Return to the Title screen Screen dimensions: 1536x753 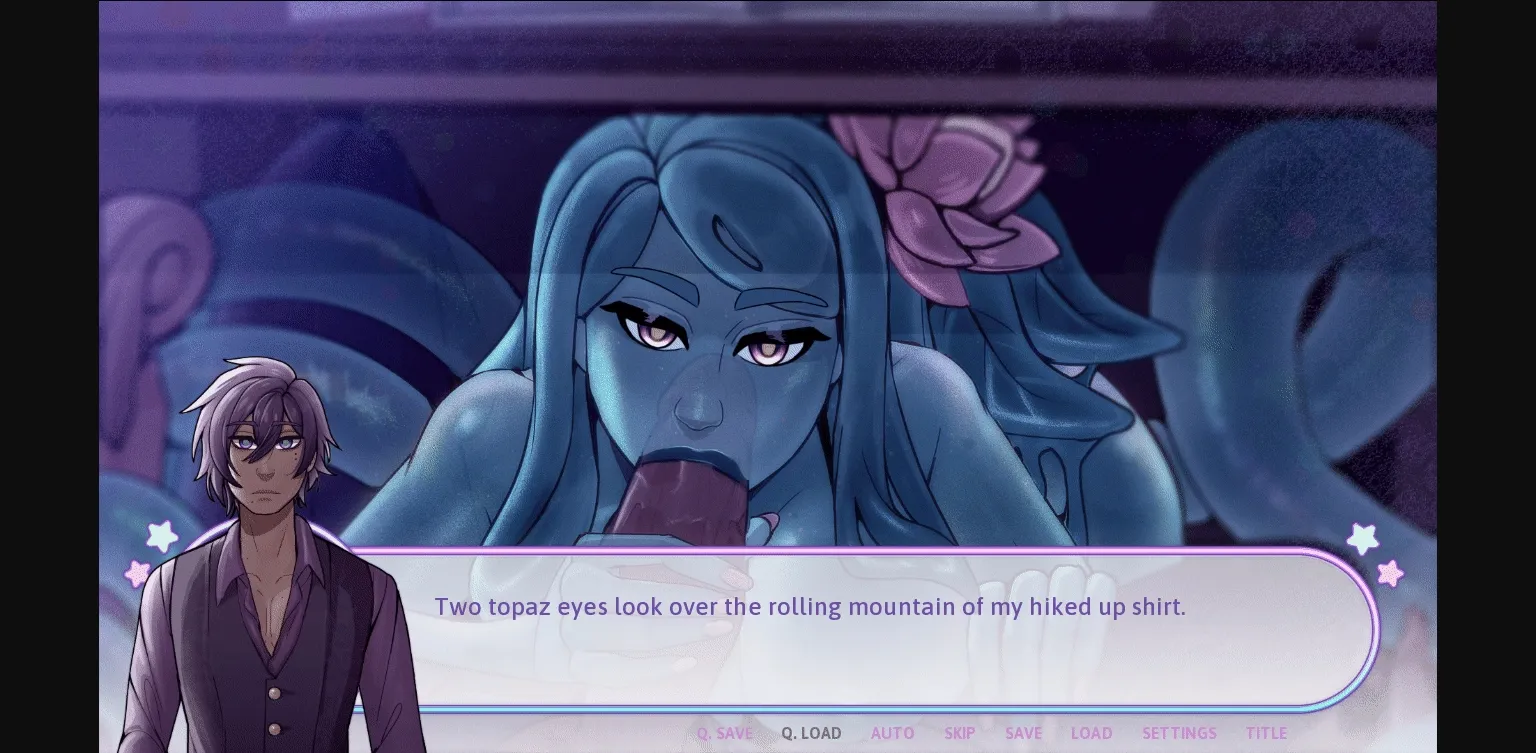click(x=1267, y=733)
